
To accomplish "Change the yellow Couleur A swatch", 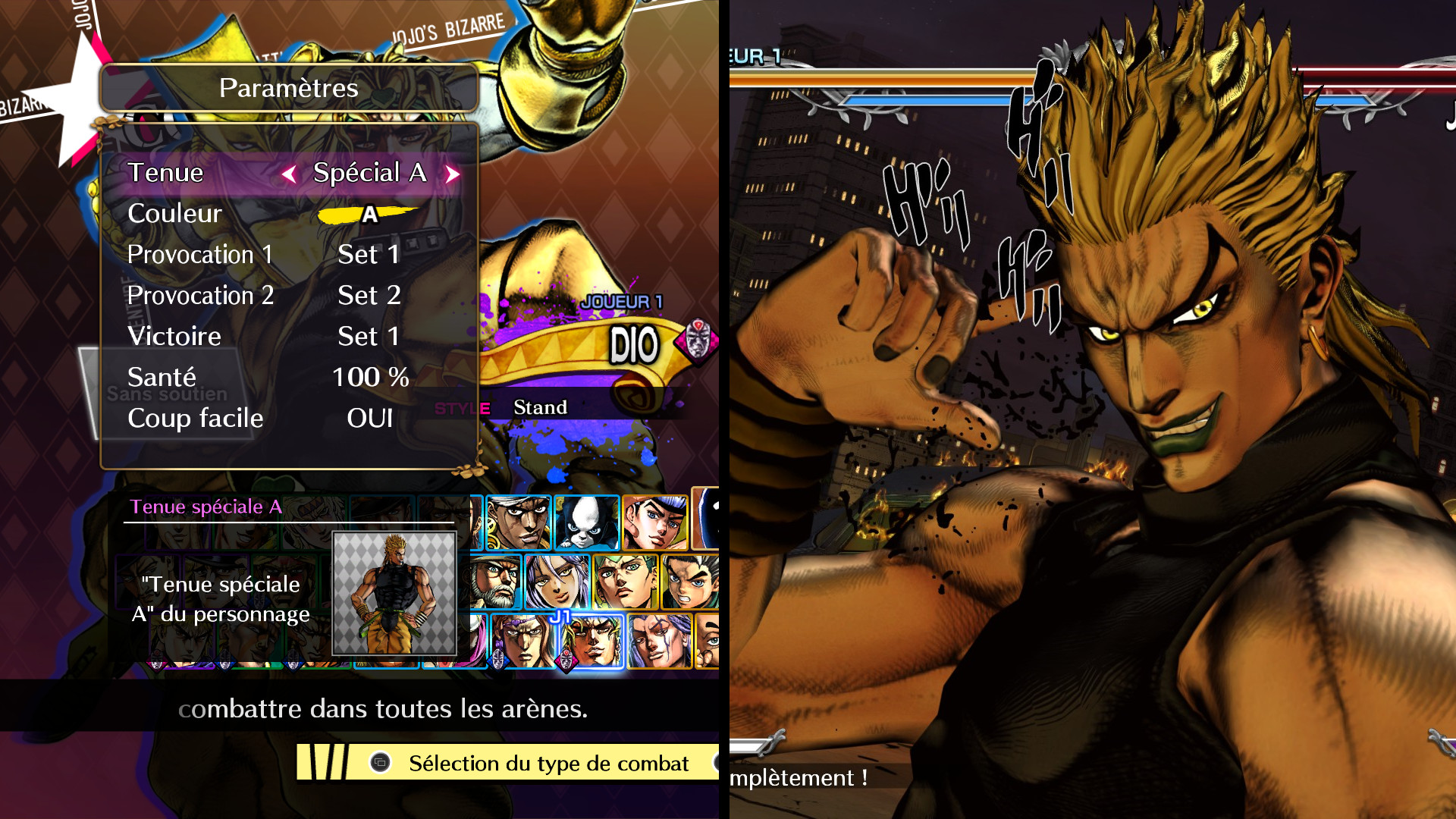I will tap(369, 215).
